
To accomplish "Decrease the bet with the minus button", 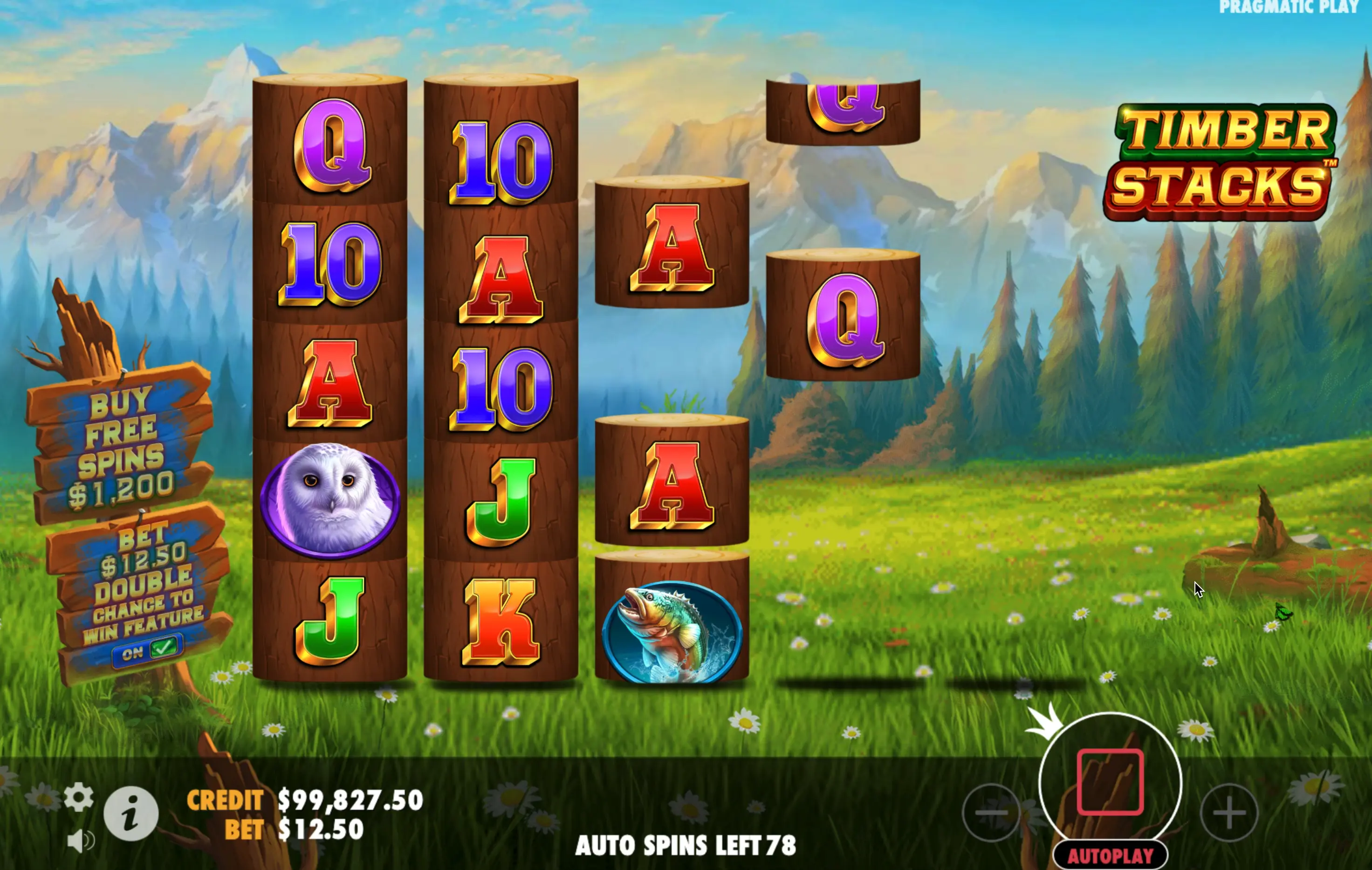I will pyautogui.click(x=991, y=812).
